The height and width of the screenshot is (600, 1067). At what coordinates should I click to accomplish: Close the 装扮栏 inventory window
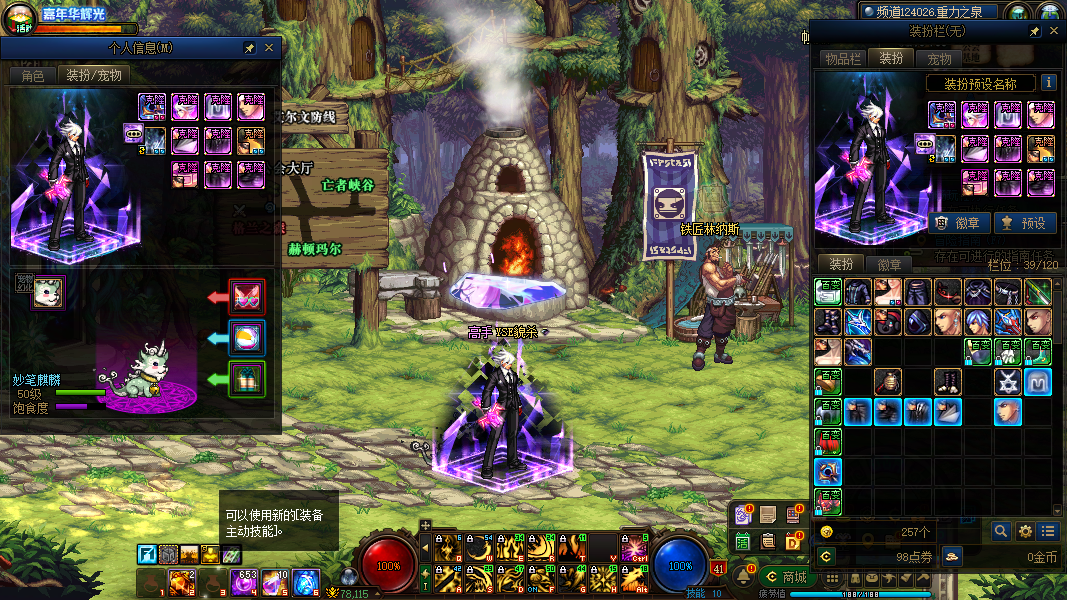[x=1052, y=32]
